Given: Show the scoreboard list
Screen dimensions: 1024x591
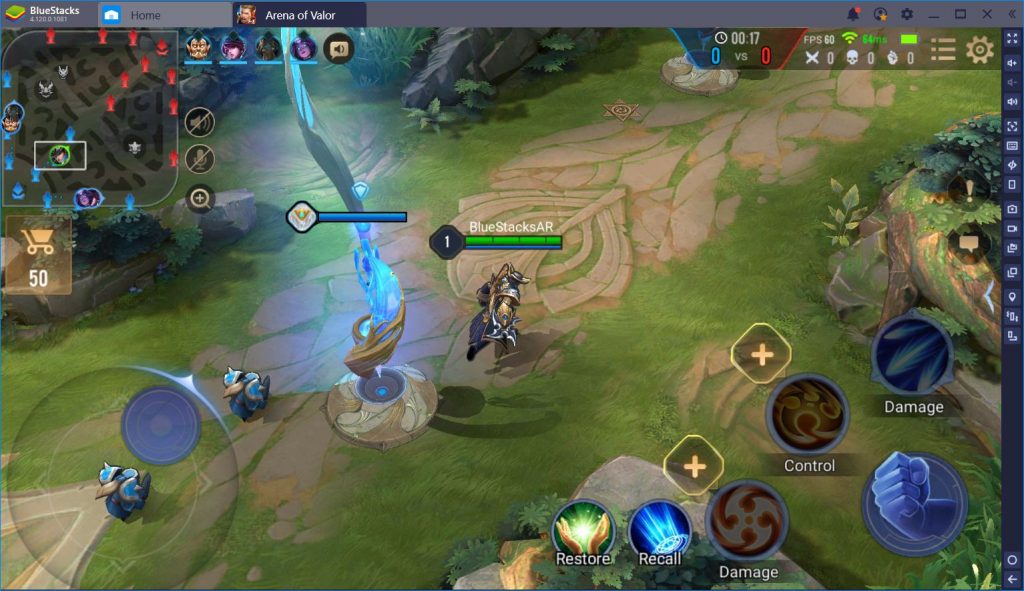Looking at the screenshot, I should click(x=942, y=49).
